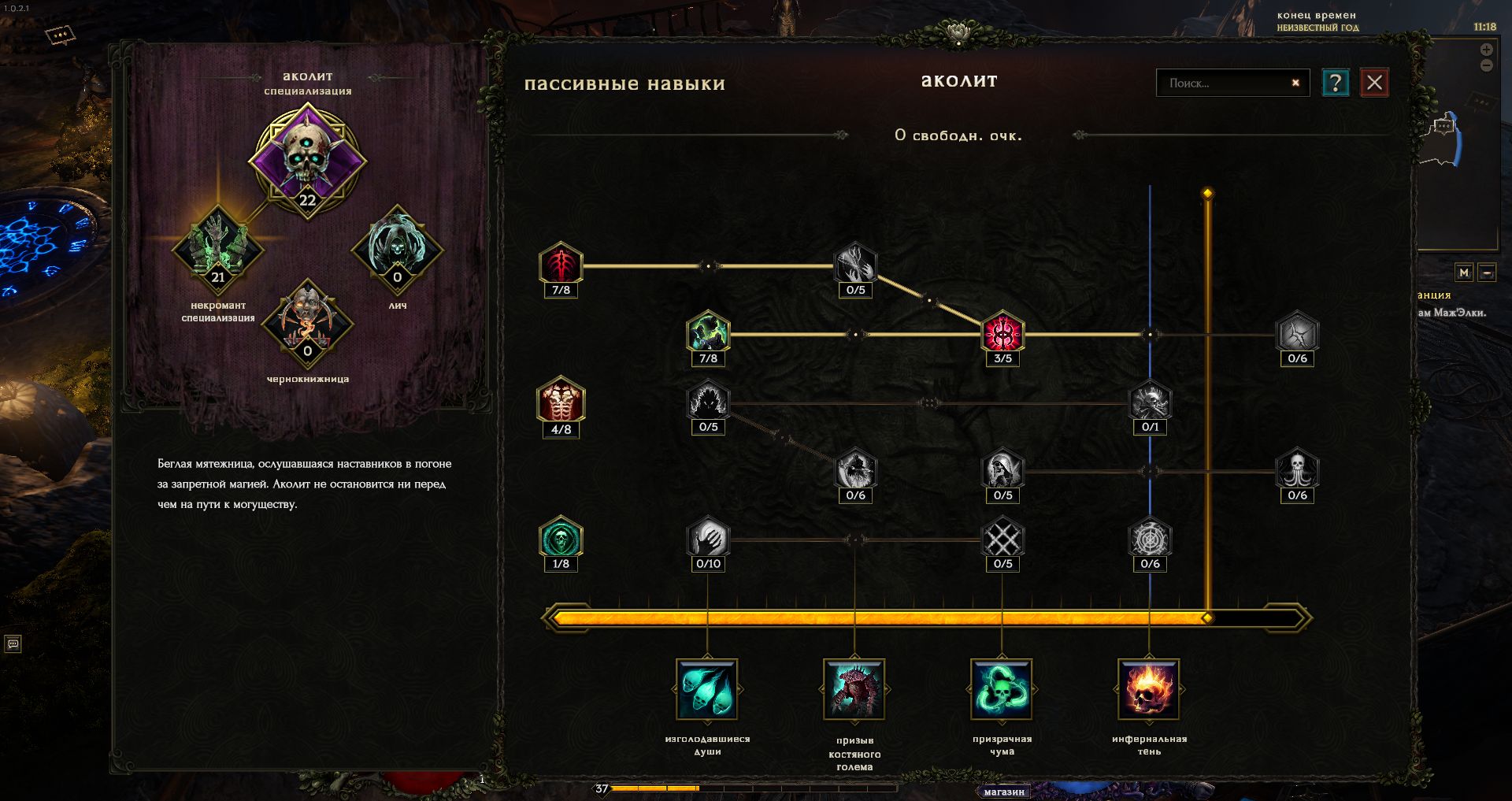Image resolution: width=1512 pixels, height=801 pixels.
Task: Select the tentacled skull passive node 0/6
Action: [x=1297, y=469]
